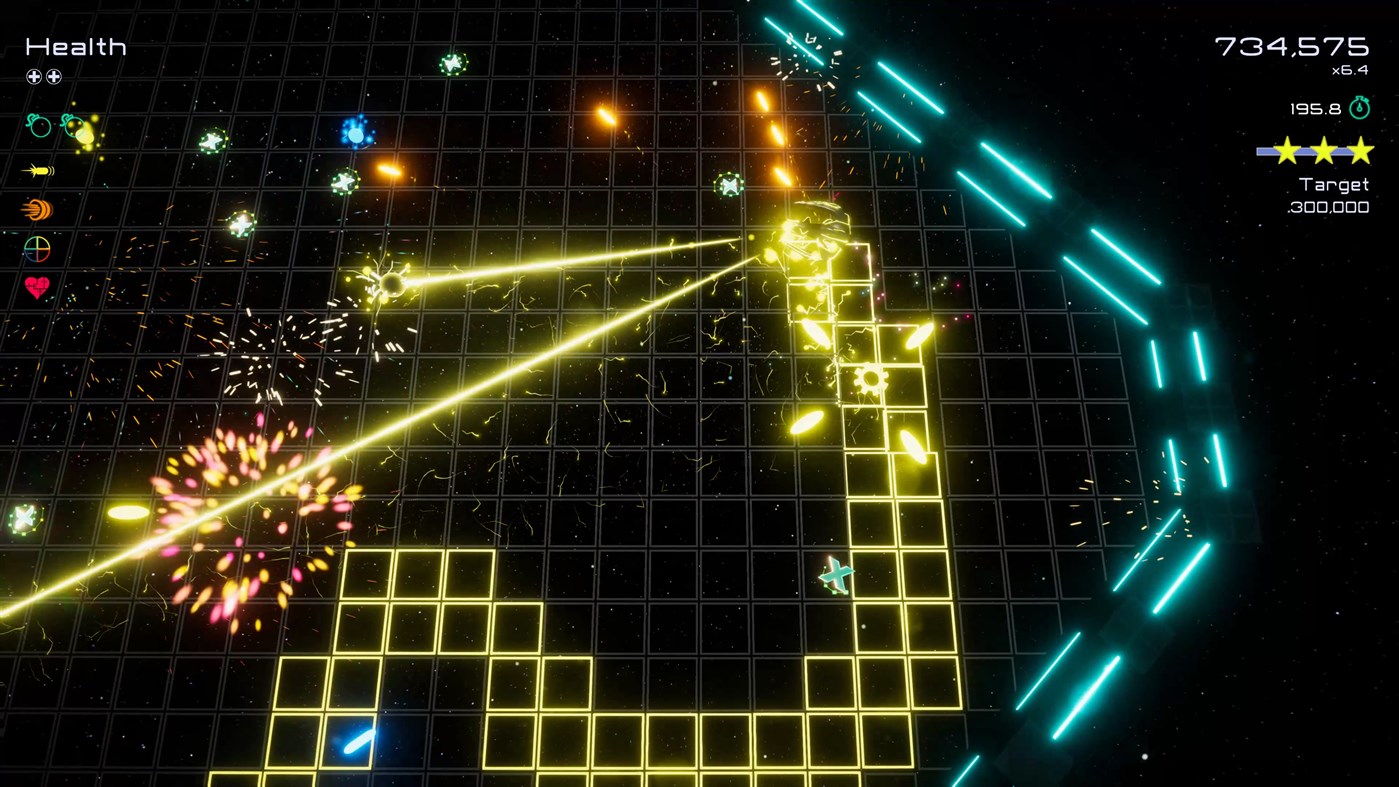
Task: Select the multicolor crosshair targeting icon
Action: 36,250
